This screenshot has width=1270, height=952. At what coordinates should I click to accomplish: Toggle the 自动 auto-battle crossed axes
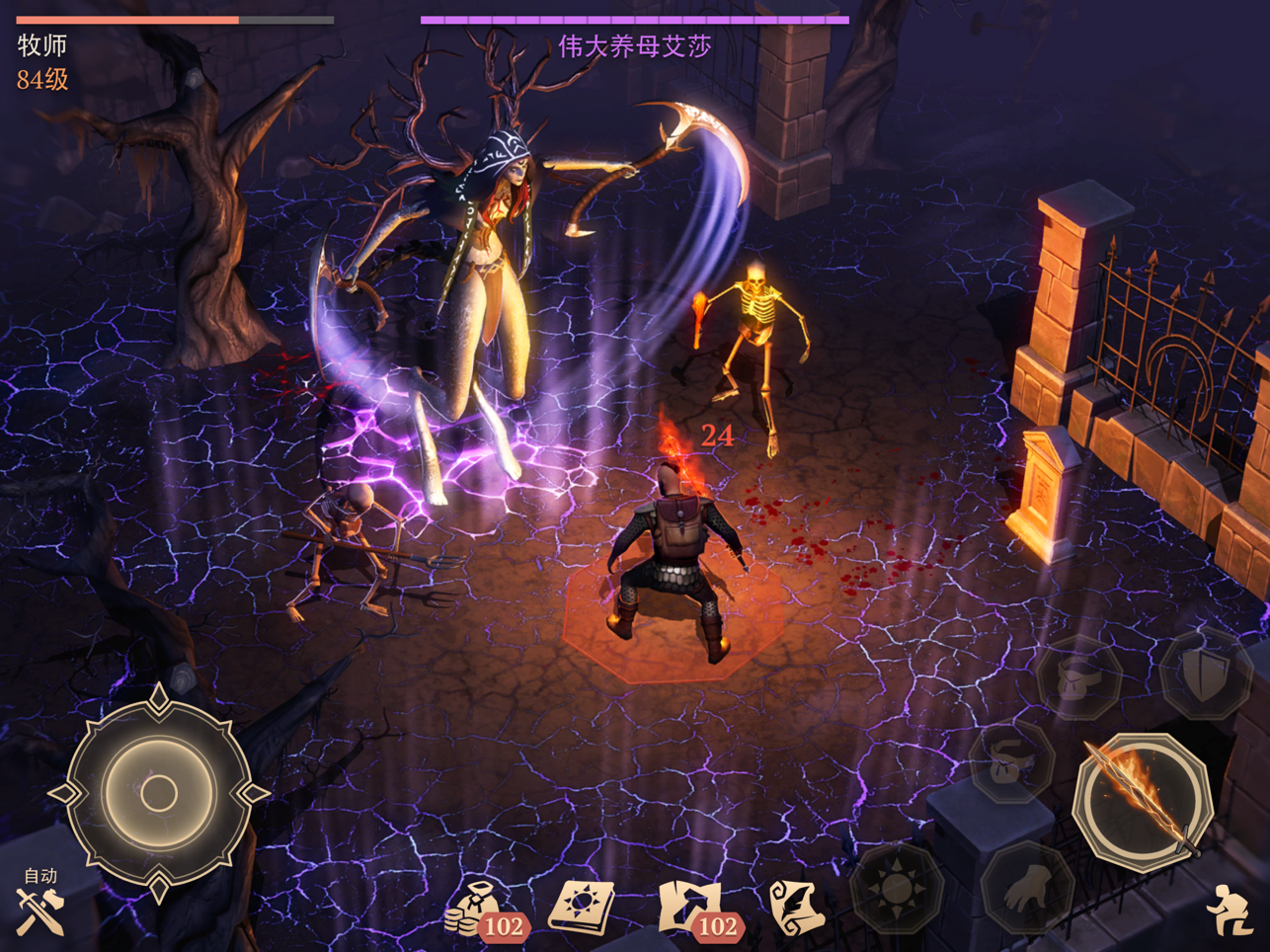point(40,908)
